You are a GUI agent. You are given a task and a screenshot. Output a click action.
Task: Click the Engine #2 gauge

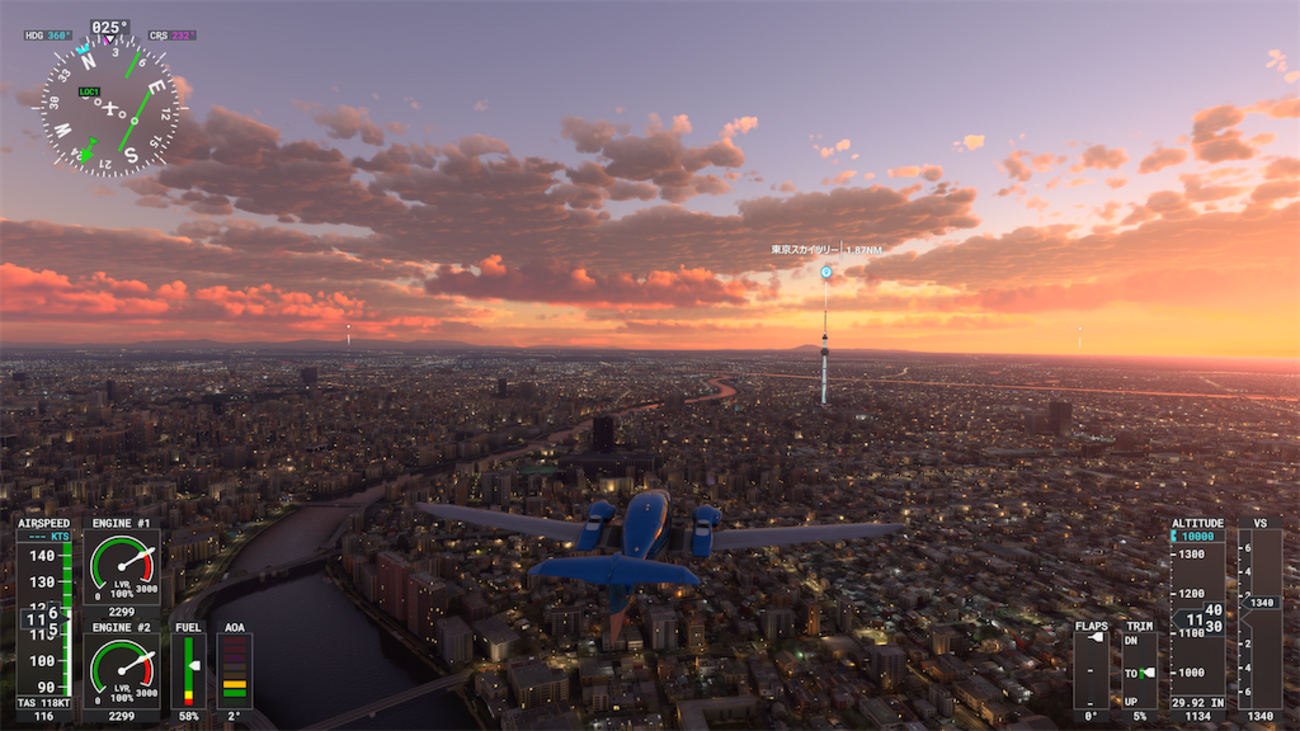pos(121,672)
